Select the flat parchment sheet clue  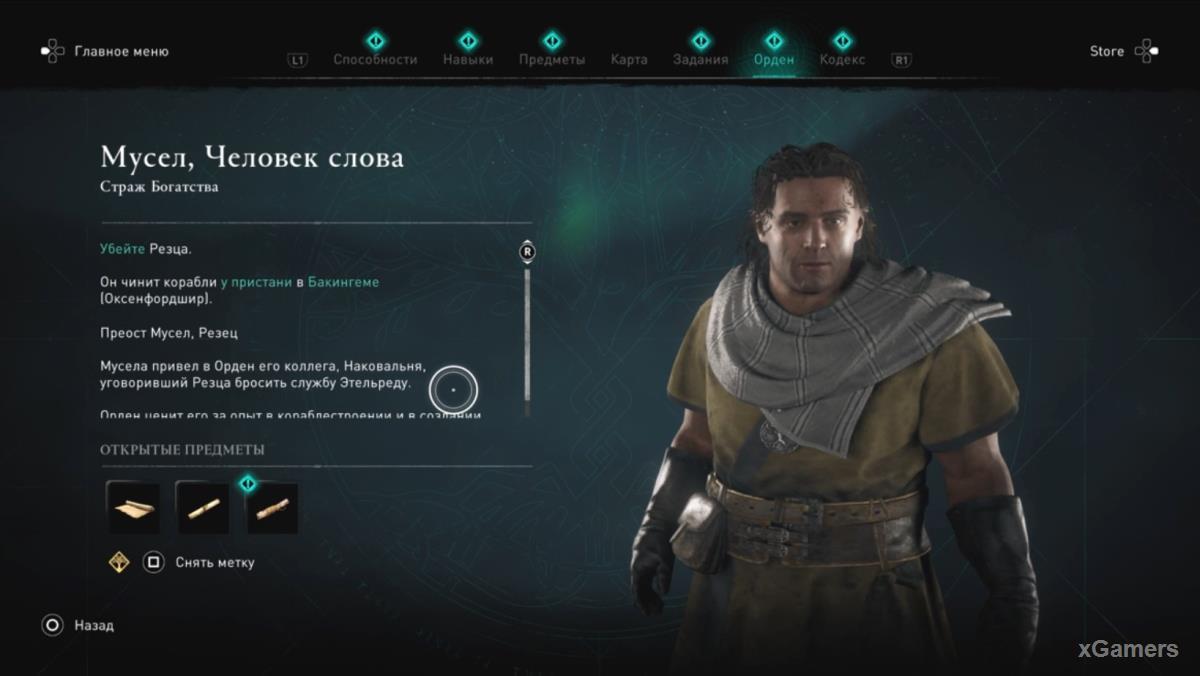133,508
